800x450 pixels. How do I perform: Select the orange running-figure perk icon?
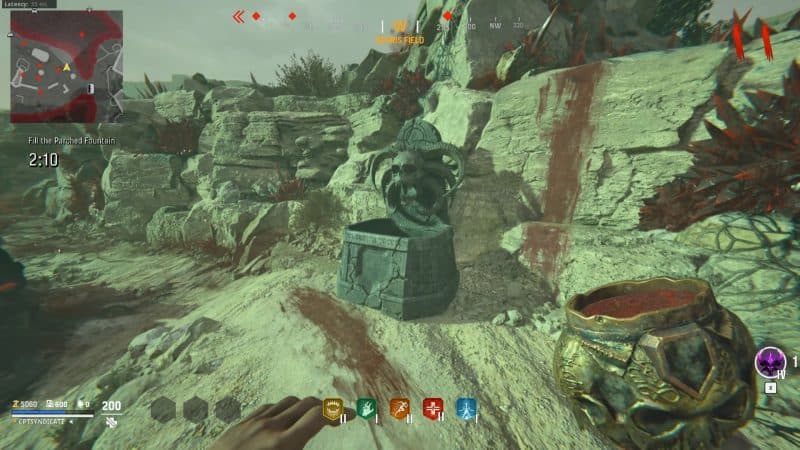(x=399, y=408)
